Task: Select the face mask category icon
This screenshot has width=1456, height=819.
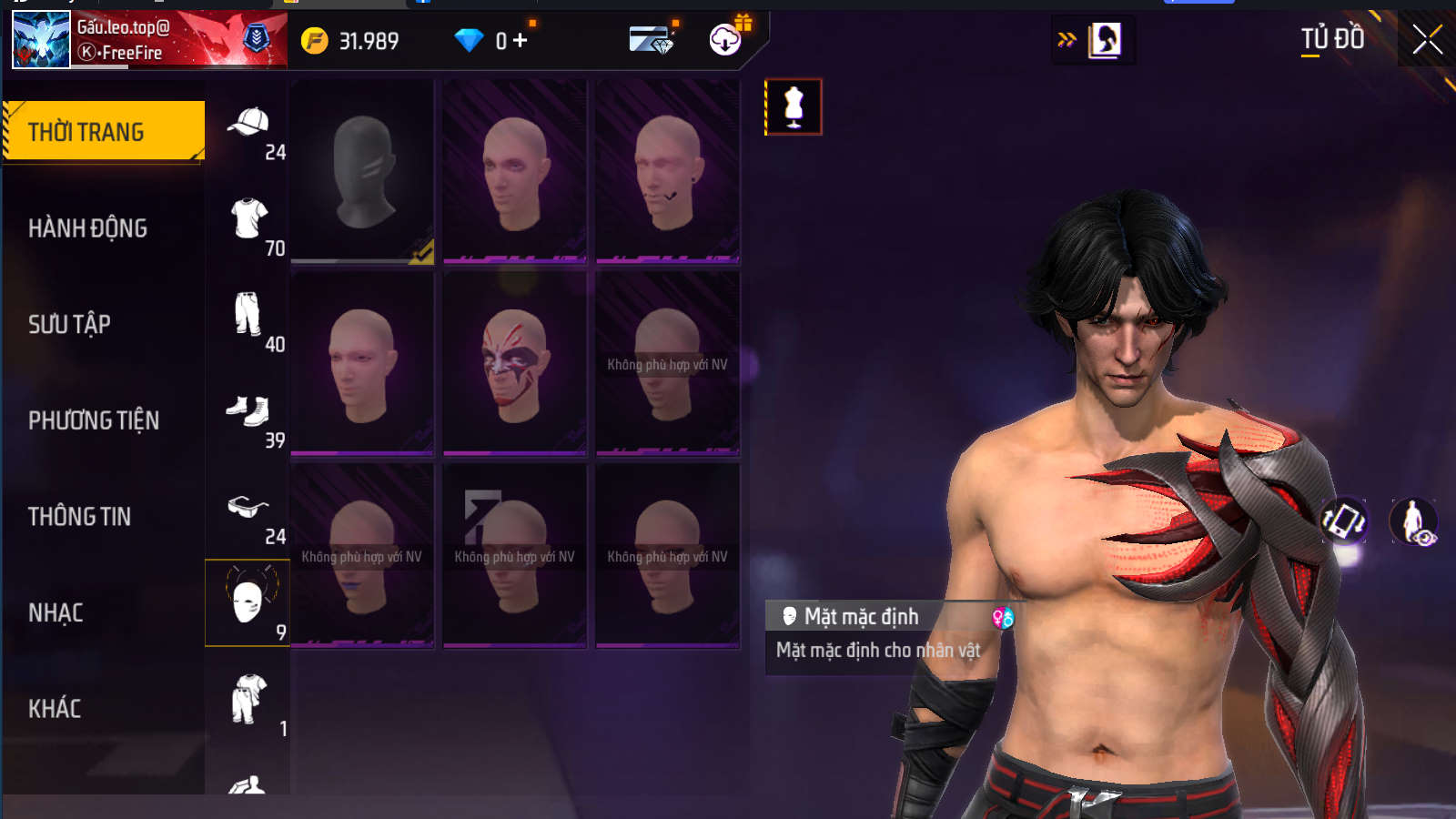Action: tap(248, 602)
